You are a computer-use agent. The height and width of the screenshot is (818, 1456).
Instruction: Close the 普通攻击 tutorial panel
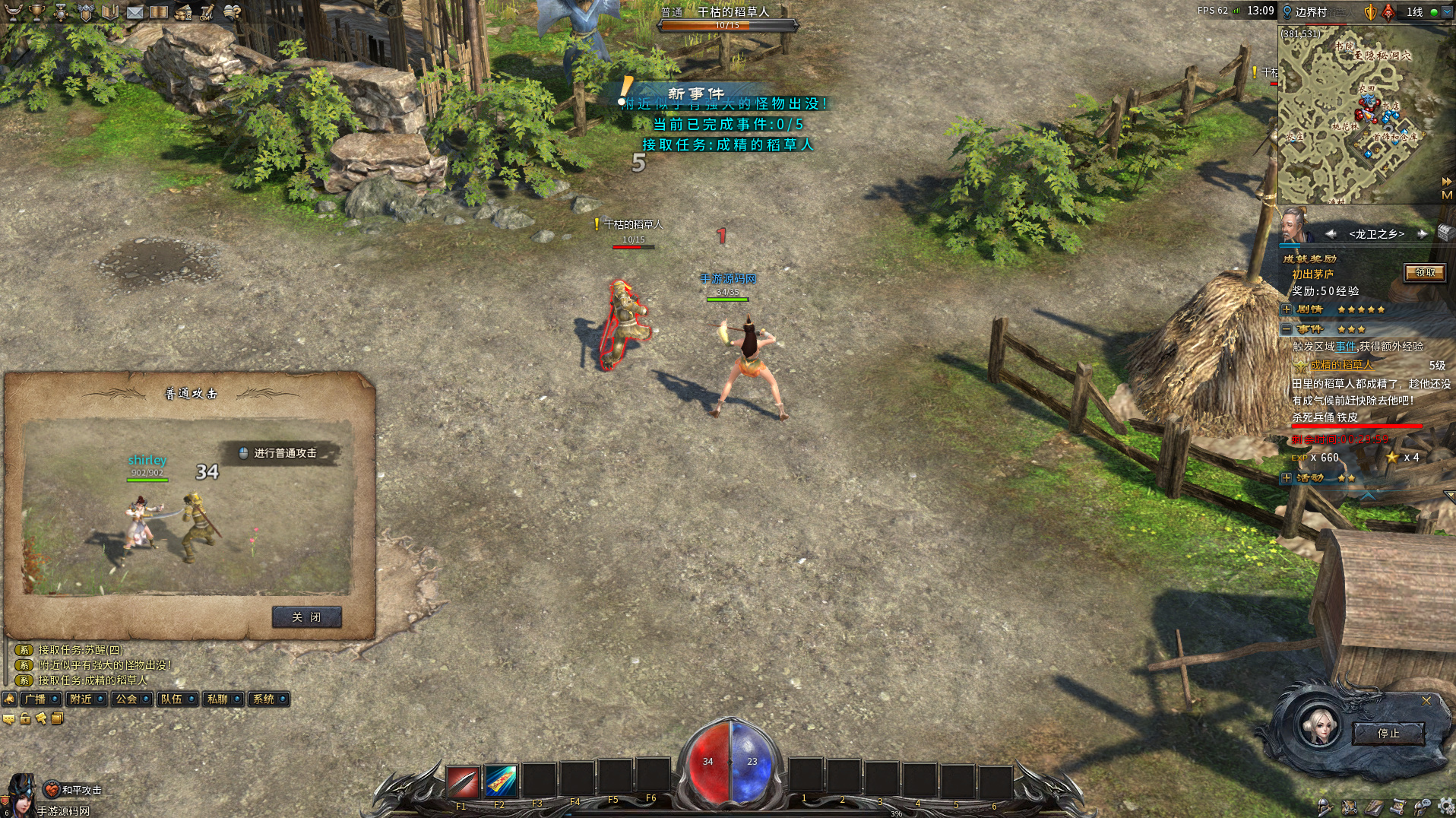[x=306, y=617]
